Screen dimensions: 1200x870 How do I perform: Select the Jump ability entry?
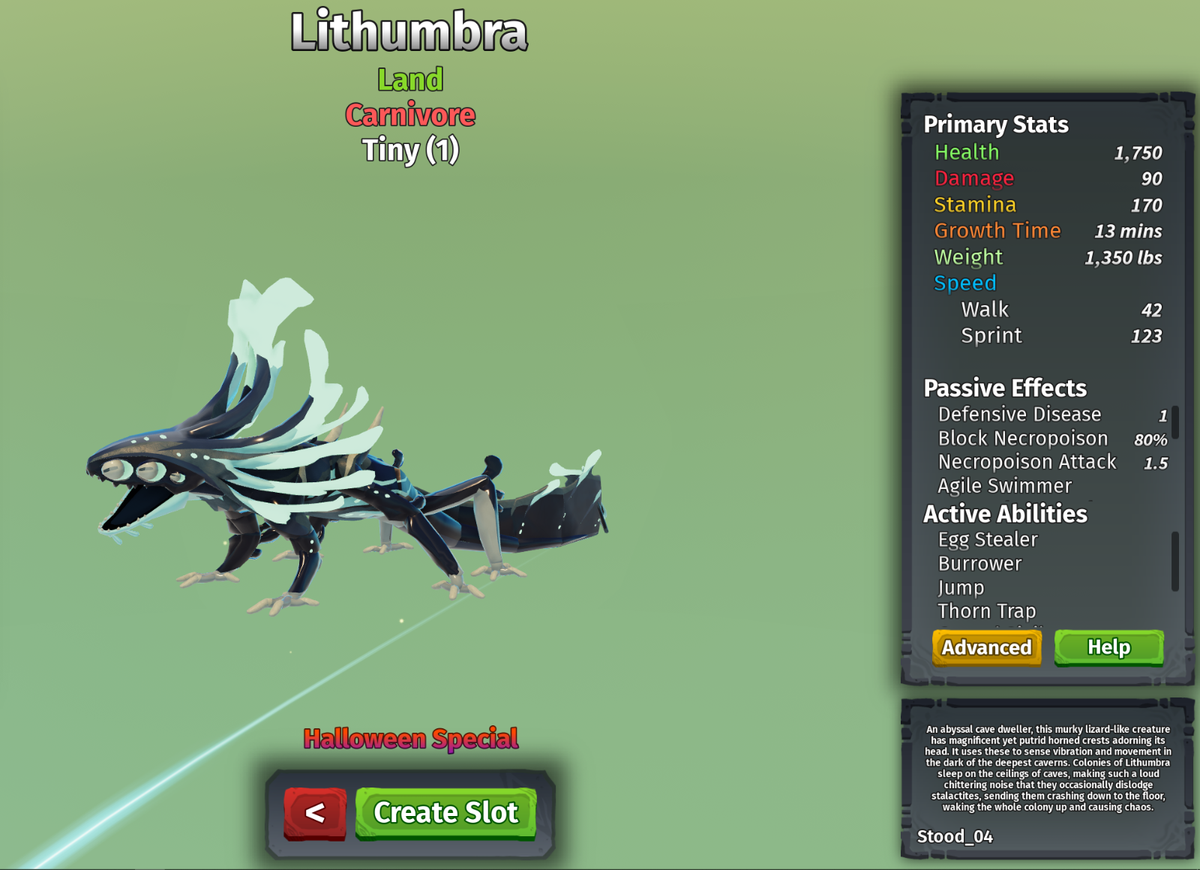coord(961,588)
